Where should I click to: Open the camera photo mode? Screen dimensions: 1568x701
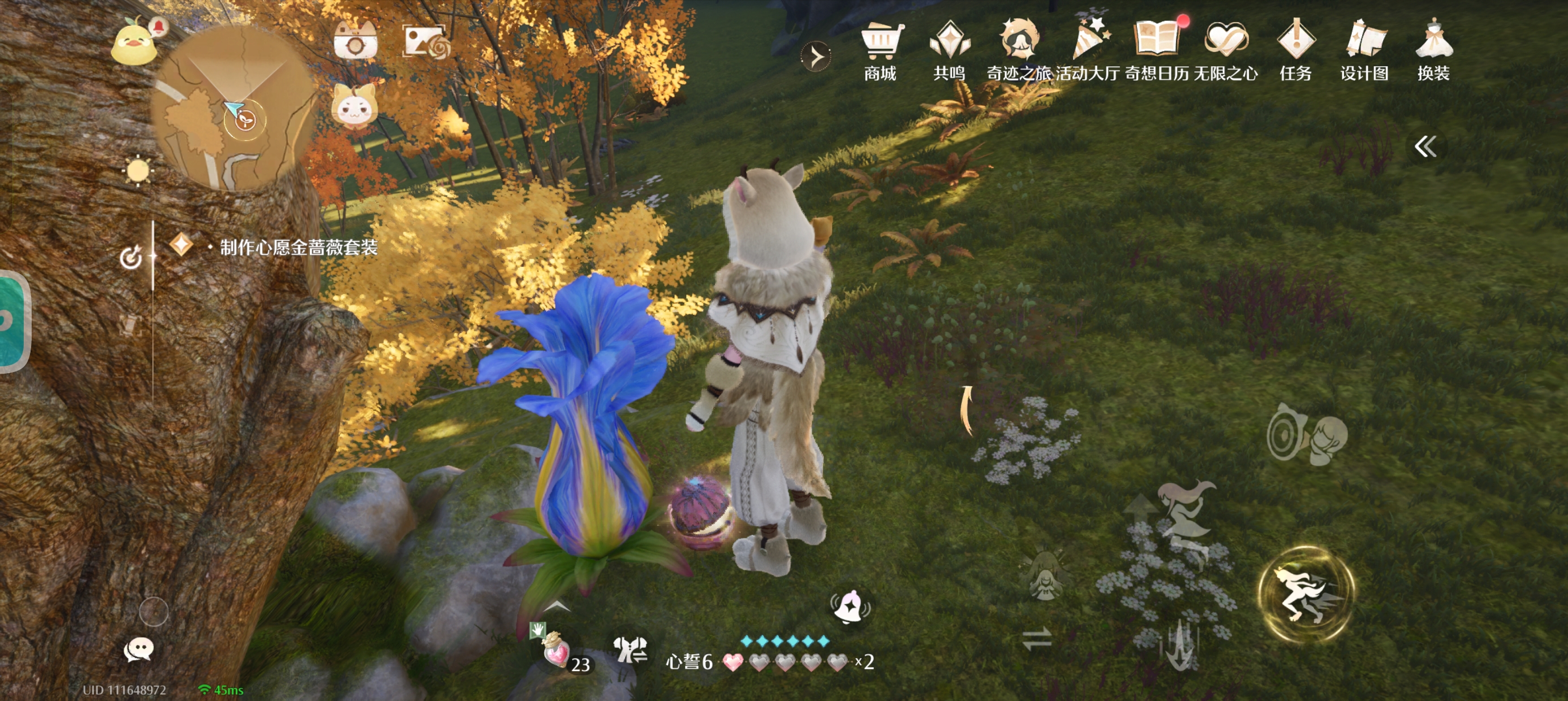coord(355,42)
